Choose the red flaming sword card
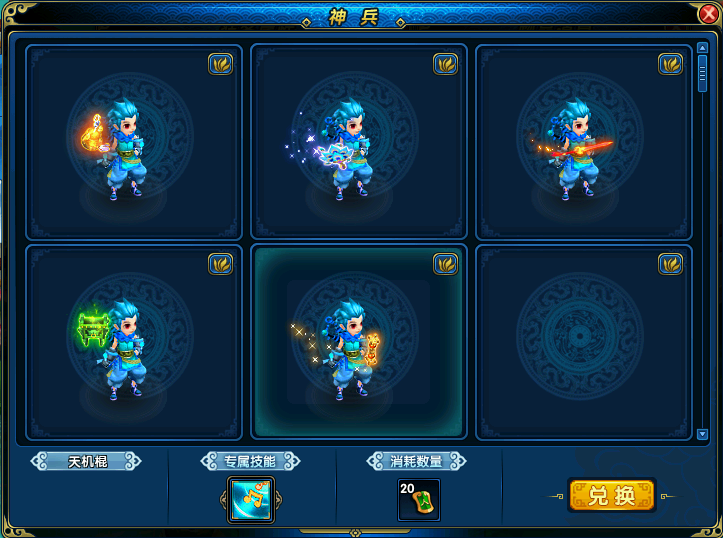 [x=584, y=141]
